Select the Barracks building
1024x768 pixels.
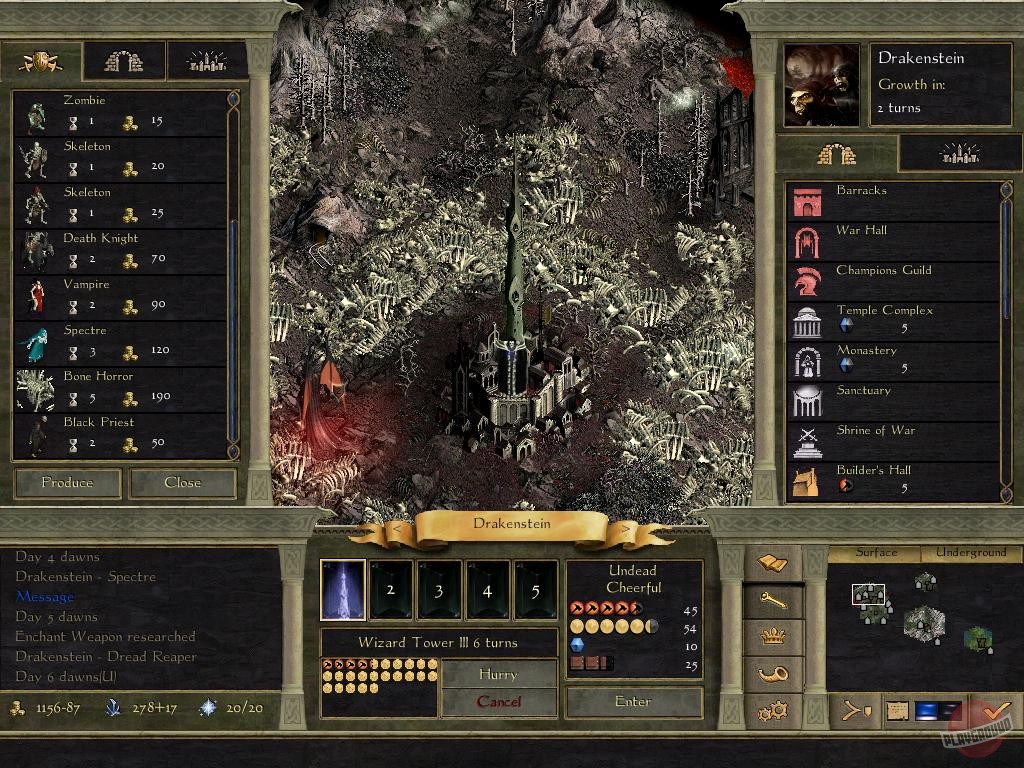coord(893,200)
